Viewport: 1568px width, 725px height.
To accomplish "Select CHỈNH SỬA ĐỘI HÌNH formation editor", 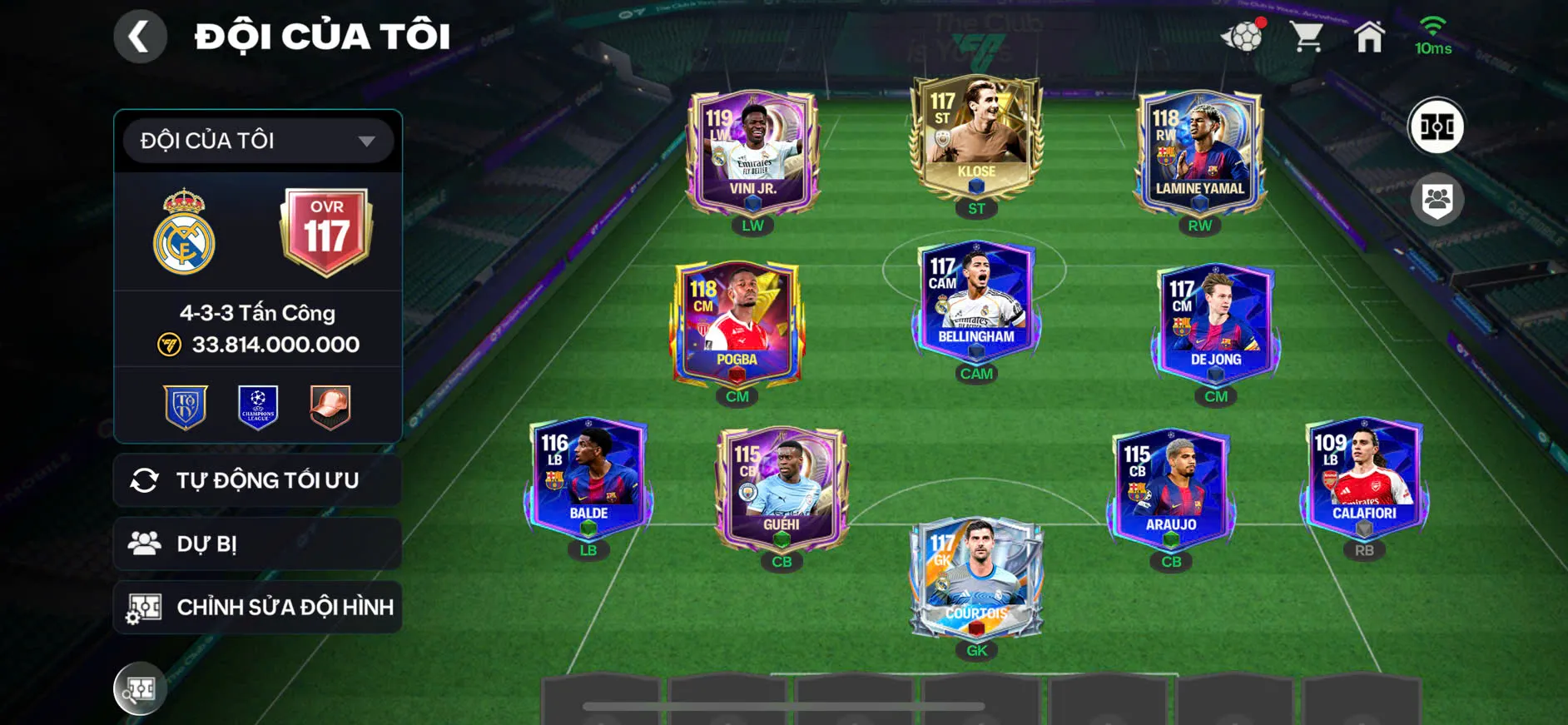I will click(258, 607).
